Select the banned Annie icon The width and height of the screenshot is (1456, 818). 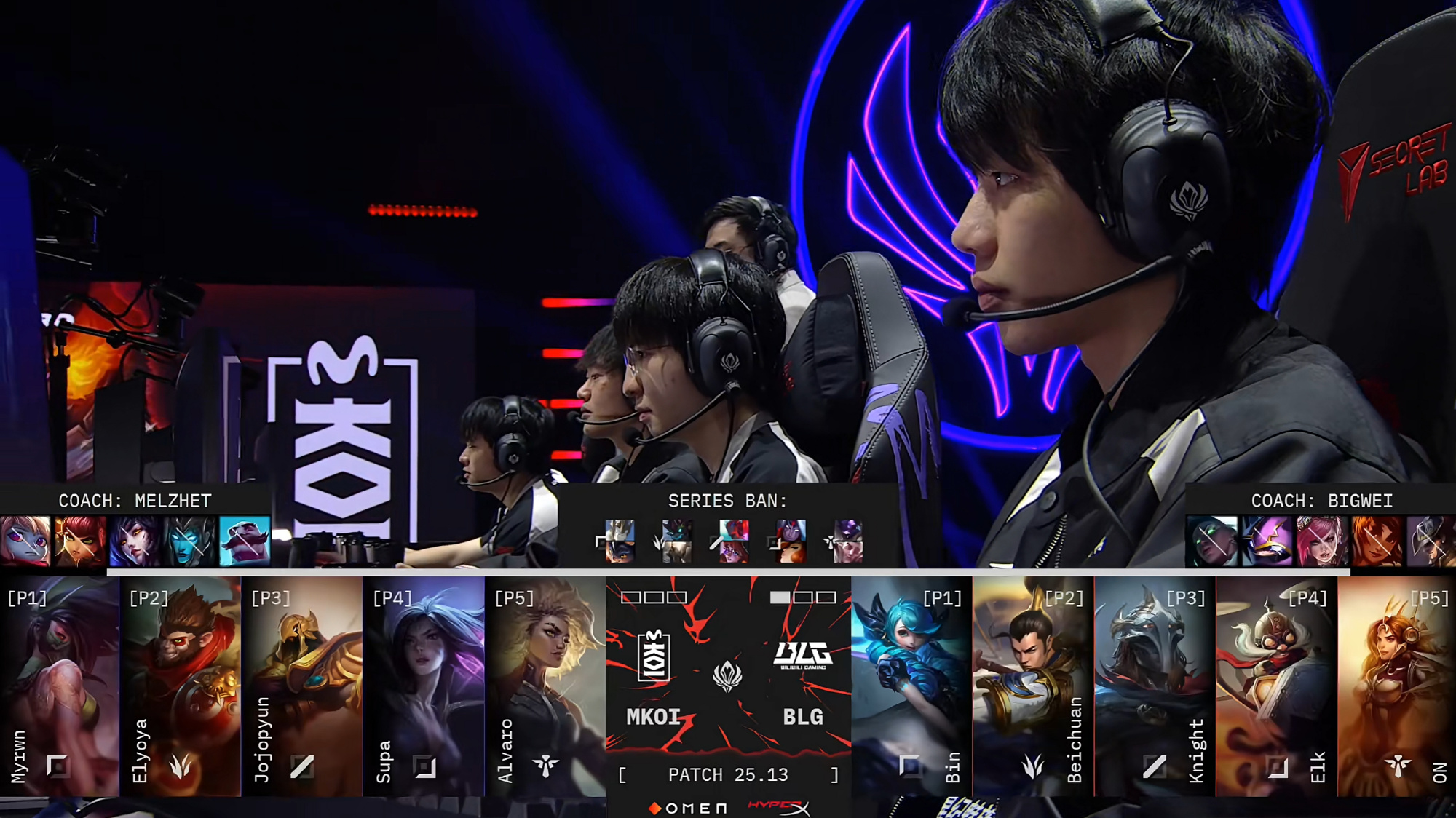pos(80,541)
